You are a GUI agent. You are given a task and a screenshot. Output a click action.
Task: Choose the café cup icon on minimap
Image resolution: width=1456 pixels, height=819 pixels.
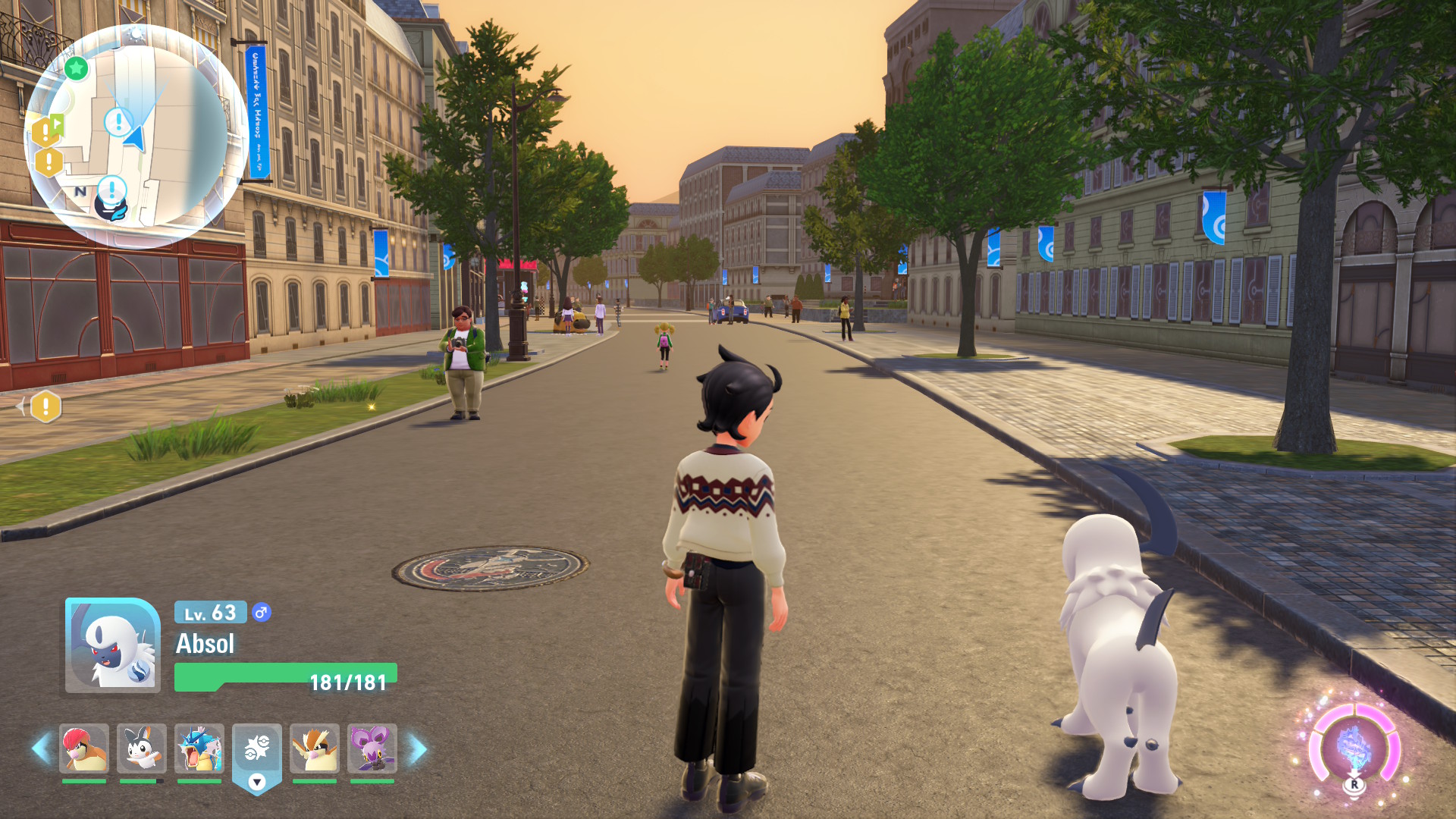pos(111,208)
